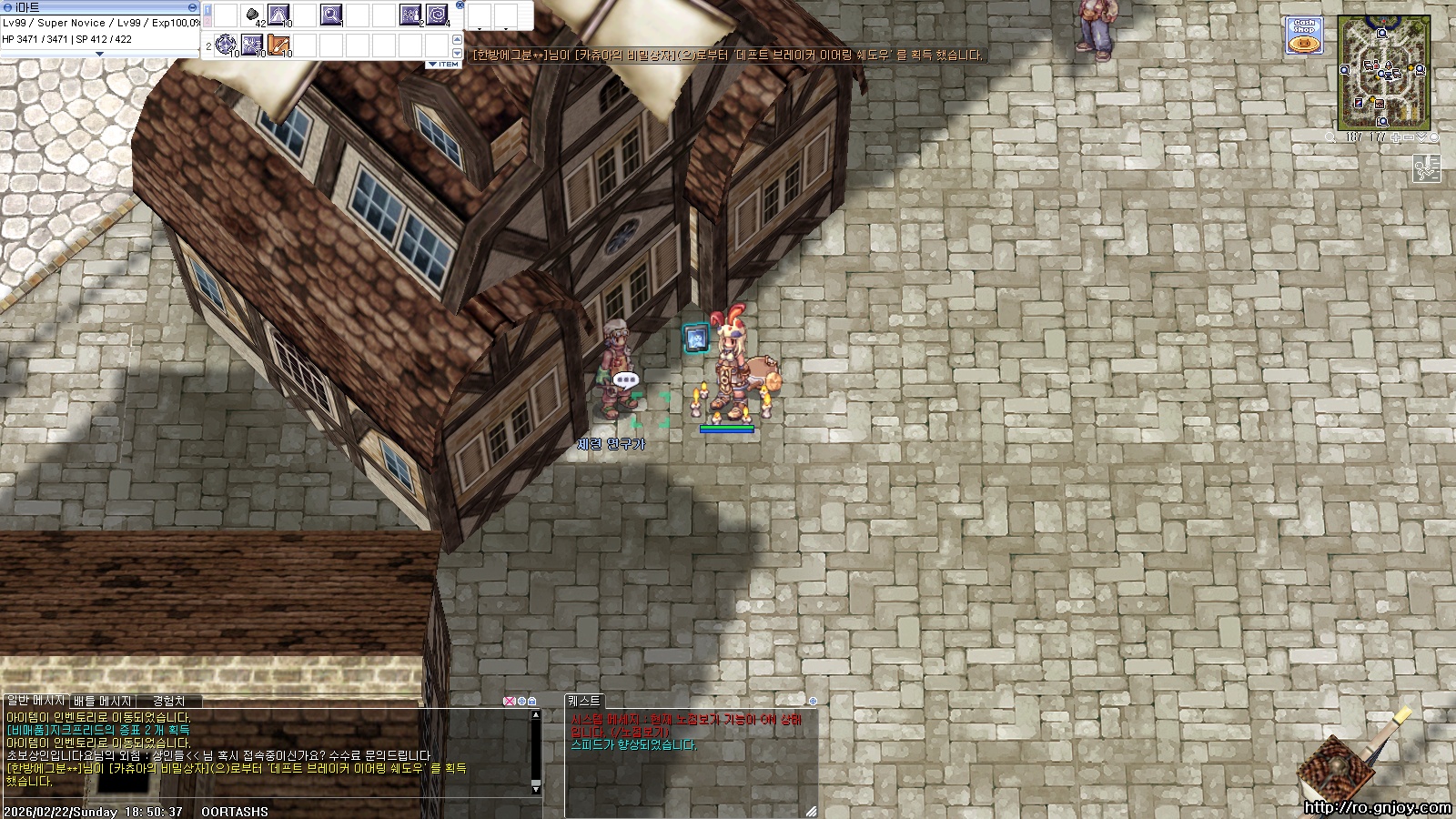Zoom out the minimap with the minus button
This screenshot has width=1456, height=819.
[1409, 137]
